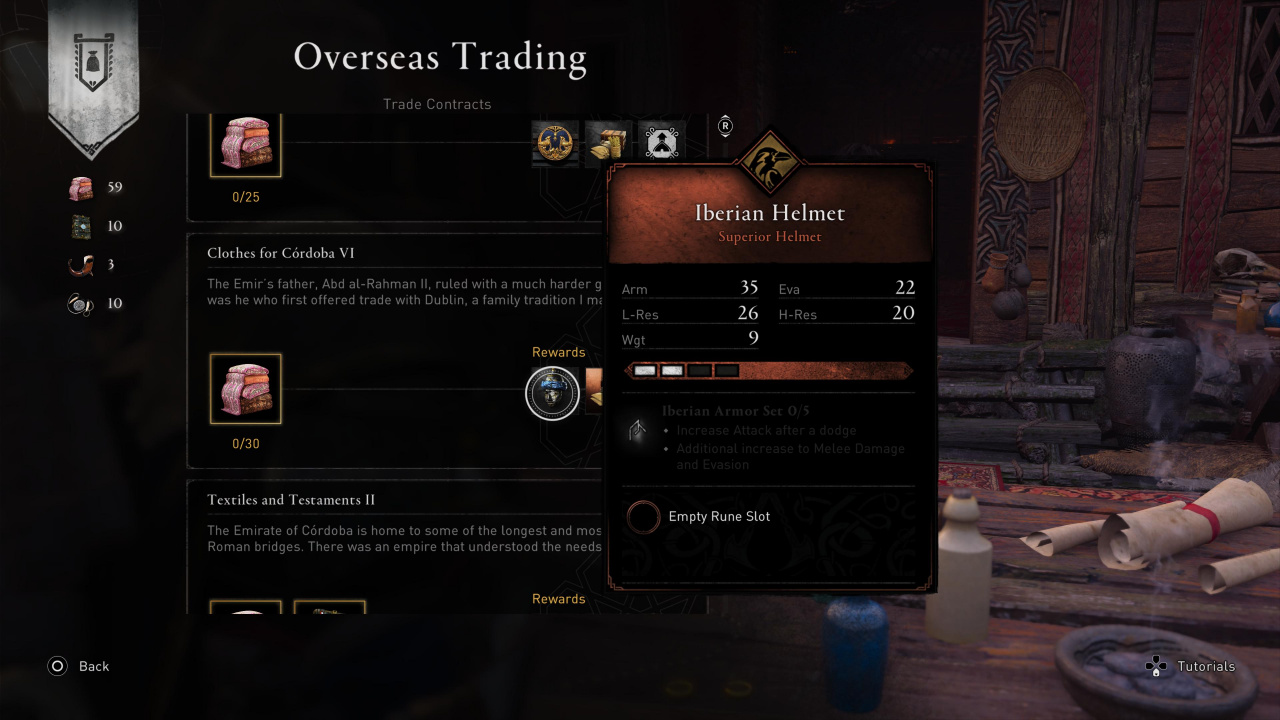1280x720 pixels.
Task: Select the Iberian Helmet reward icon
Action: (x=552, y=393)
